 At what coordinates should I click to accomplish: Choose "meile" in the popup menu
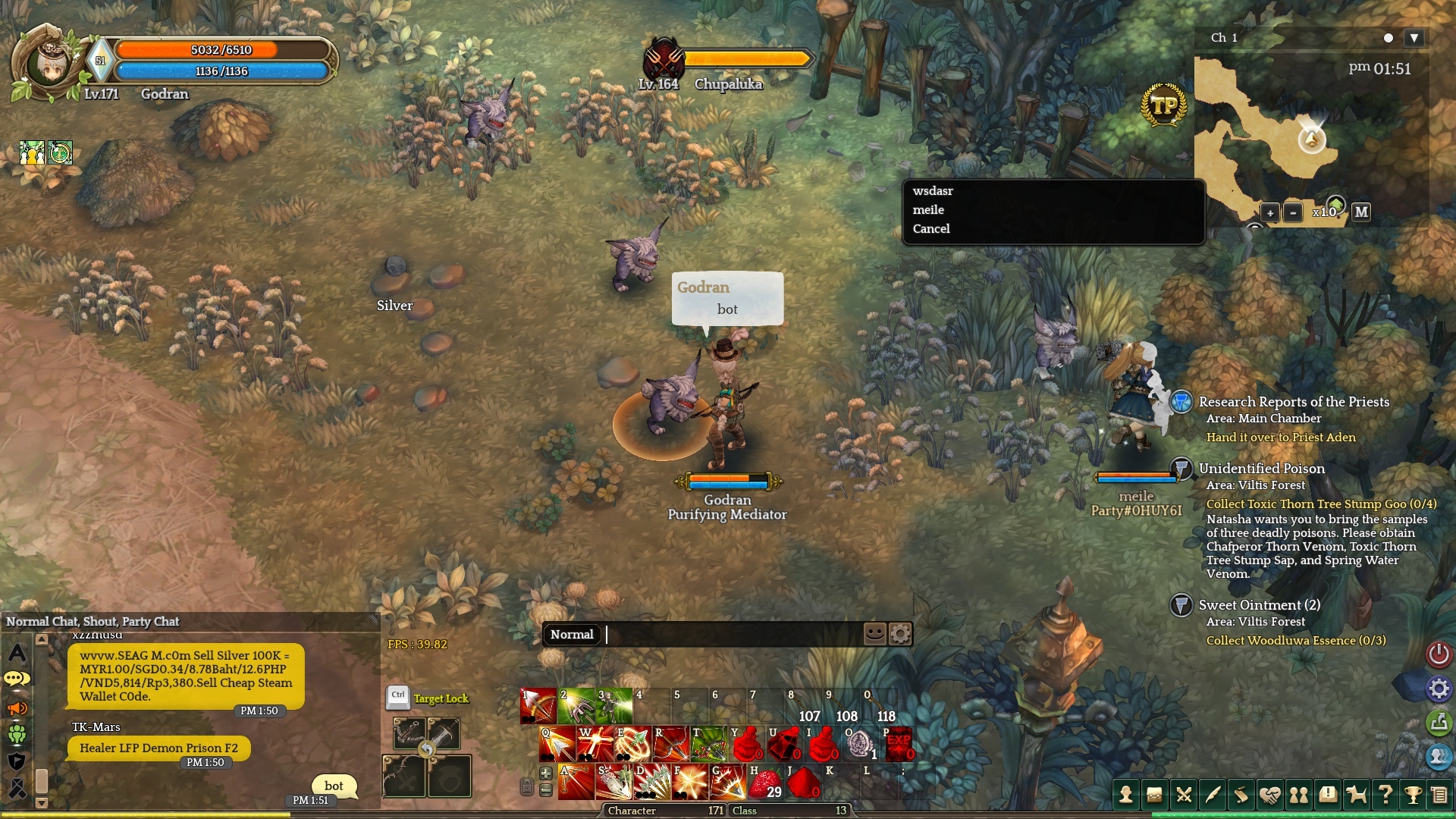tap(928, 210)
